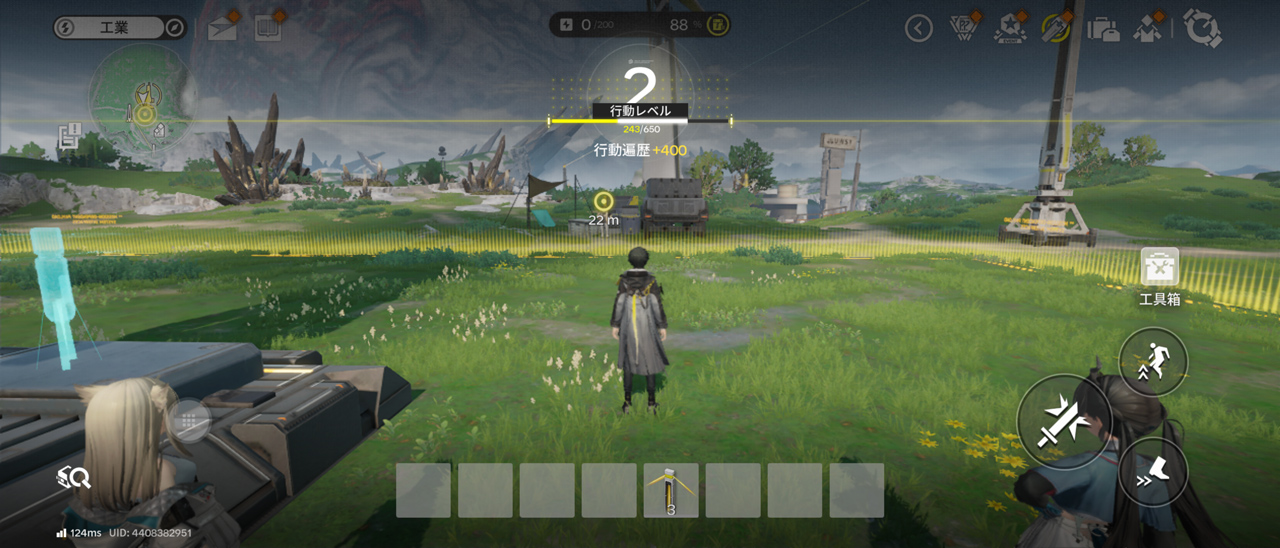
Task: Collapse the top menu with the arrow button
Action: [918, 28]
